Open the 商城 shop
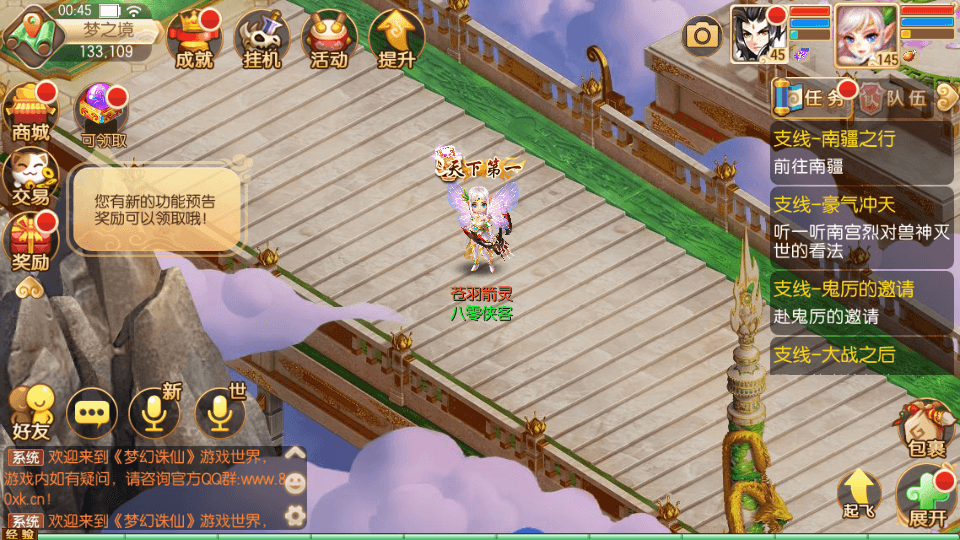 tap(30, 111)
